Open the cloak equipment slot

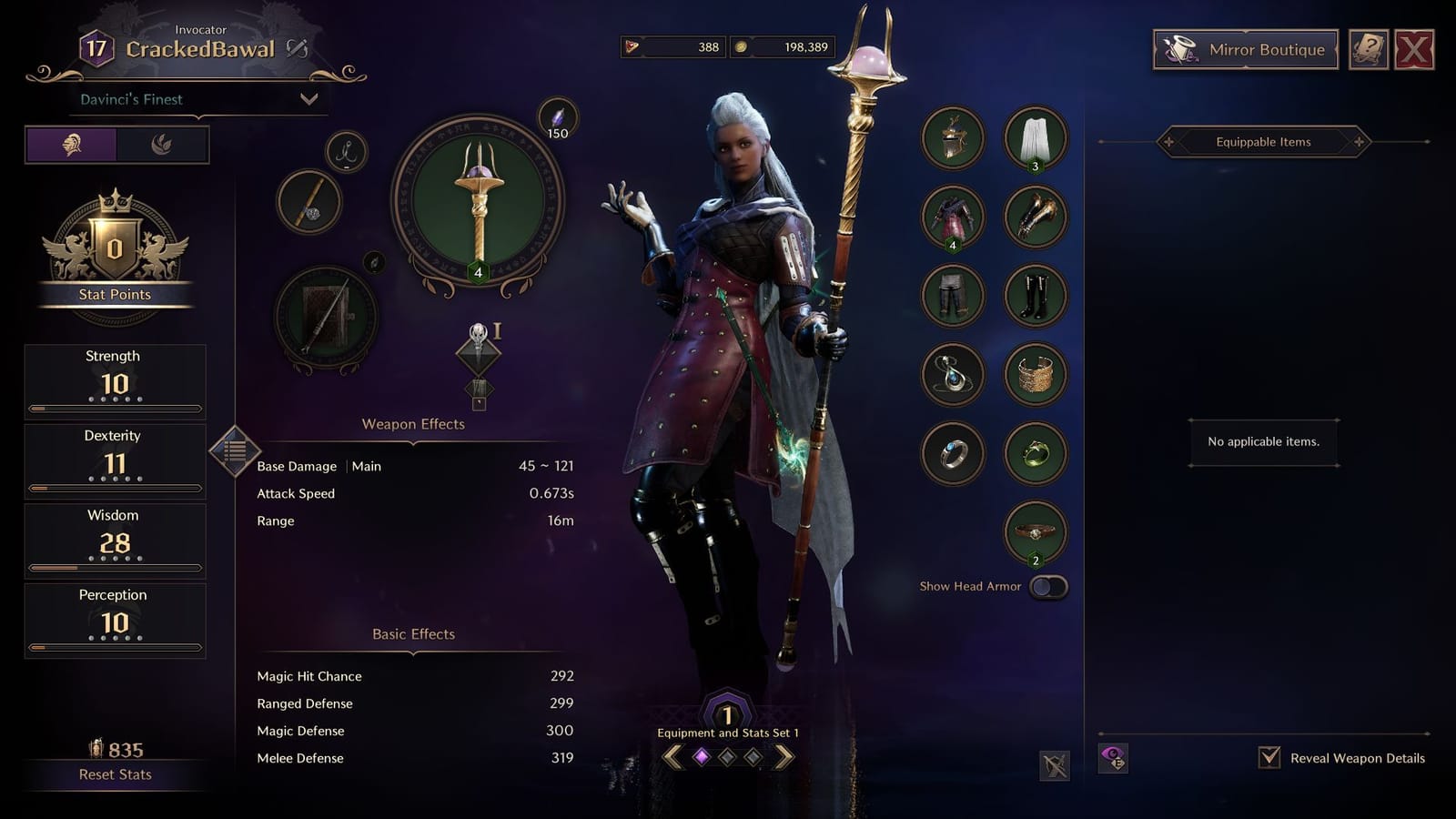[1033, 136]
